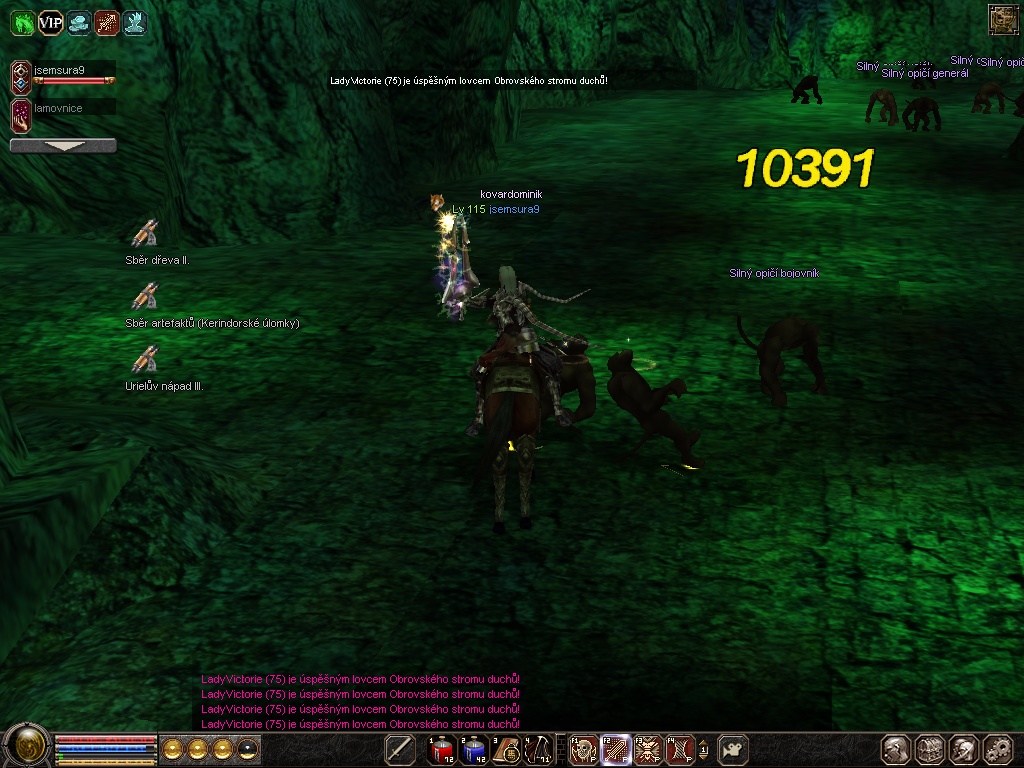The image size is (1024, 768).
Task: Open the inventory chest button
Action: click(x=930, y=749)
